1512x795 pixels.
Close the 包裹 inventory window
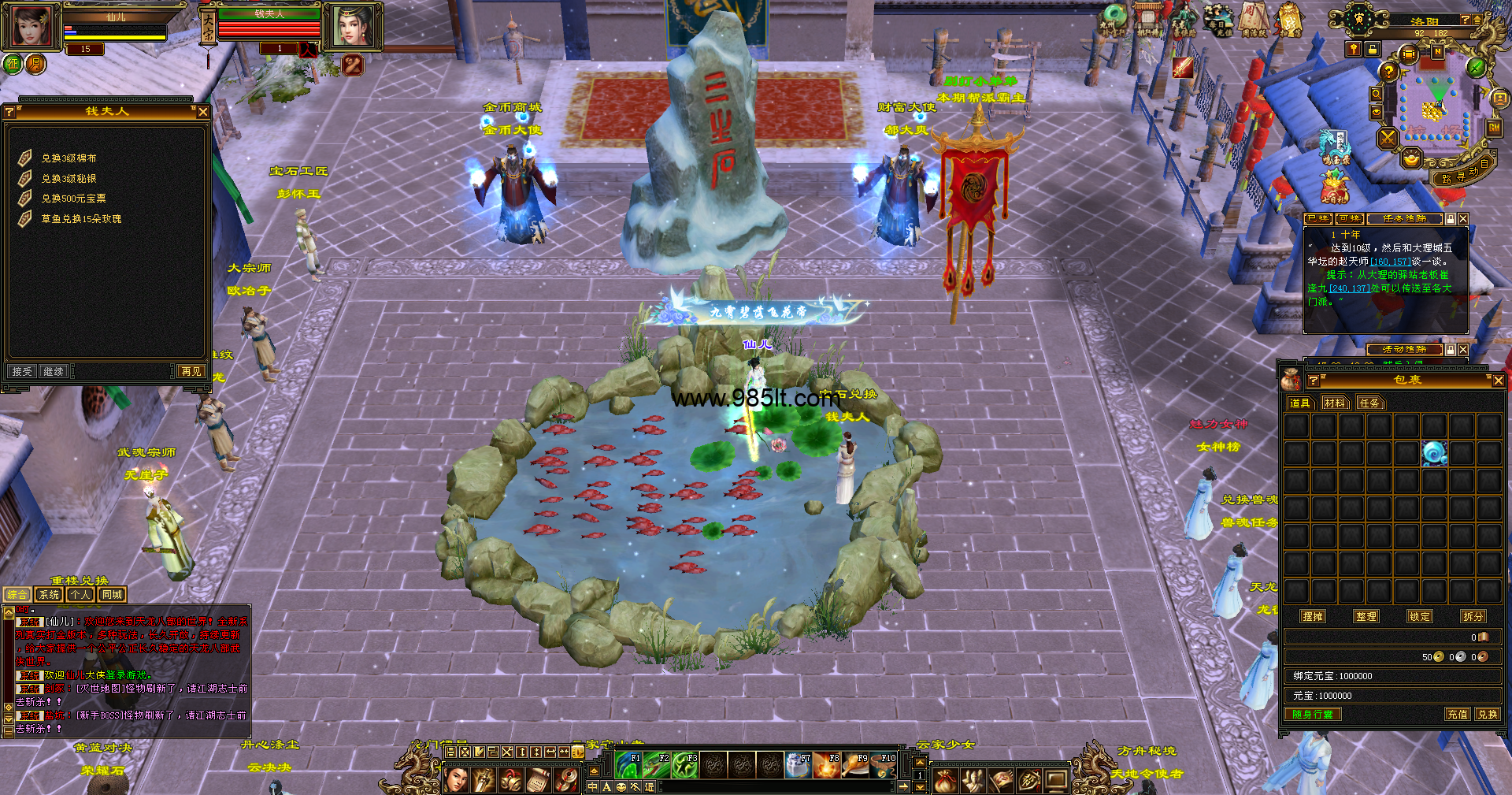point(1498,381)
